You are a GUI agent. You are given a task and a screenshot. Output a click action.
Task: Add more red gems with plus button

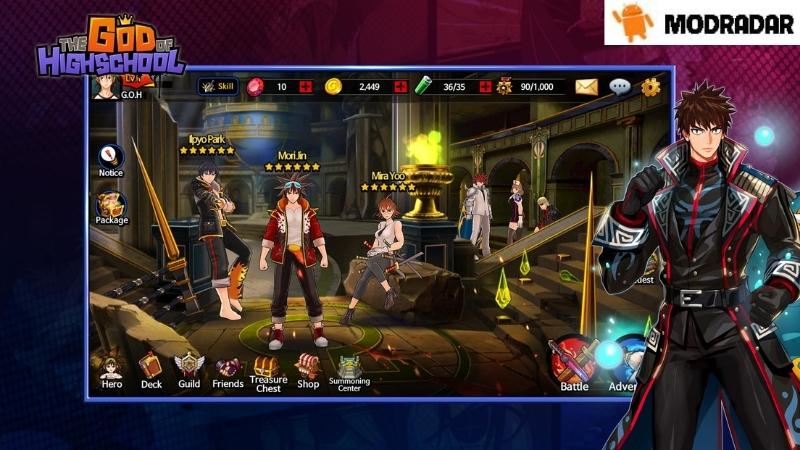click(x=305, y=87)
